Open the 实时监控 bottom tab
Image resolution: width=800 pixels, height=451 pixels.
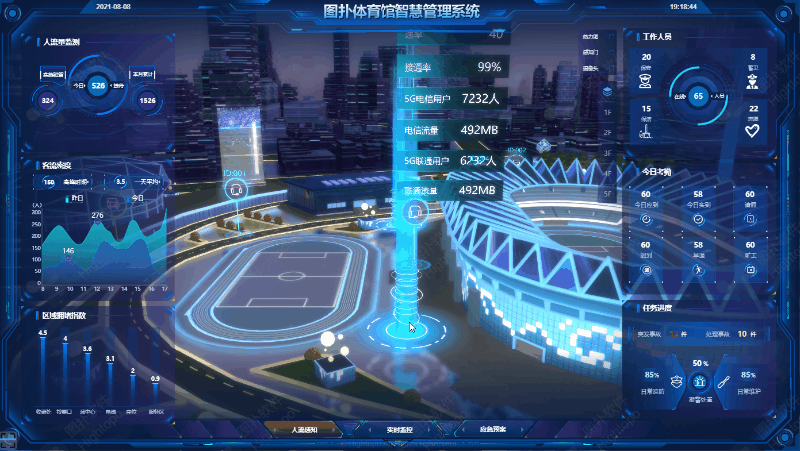399,429
